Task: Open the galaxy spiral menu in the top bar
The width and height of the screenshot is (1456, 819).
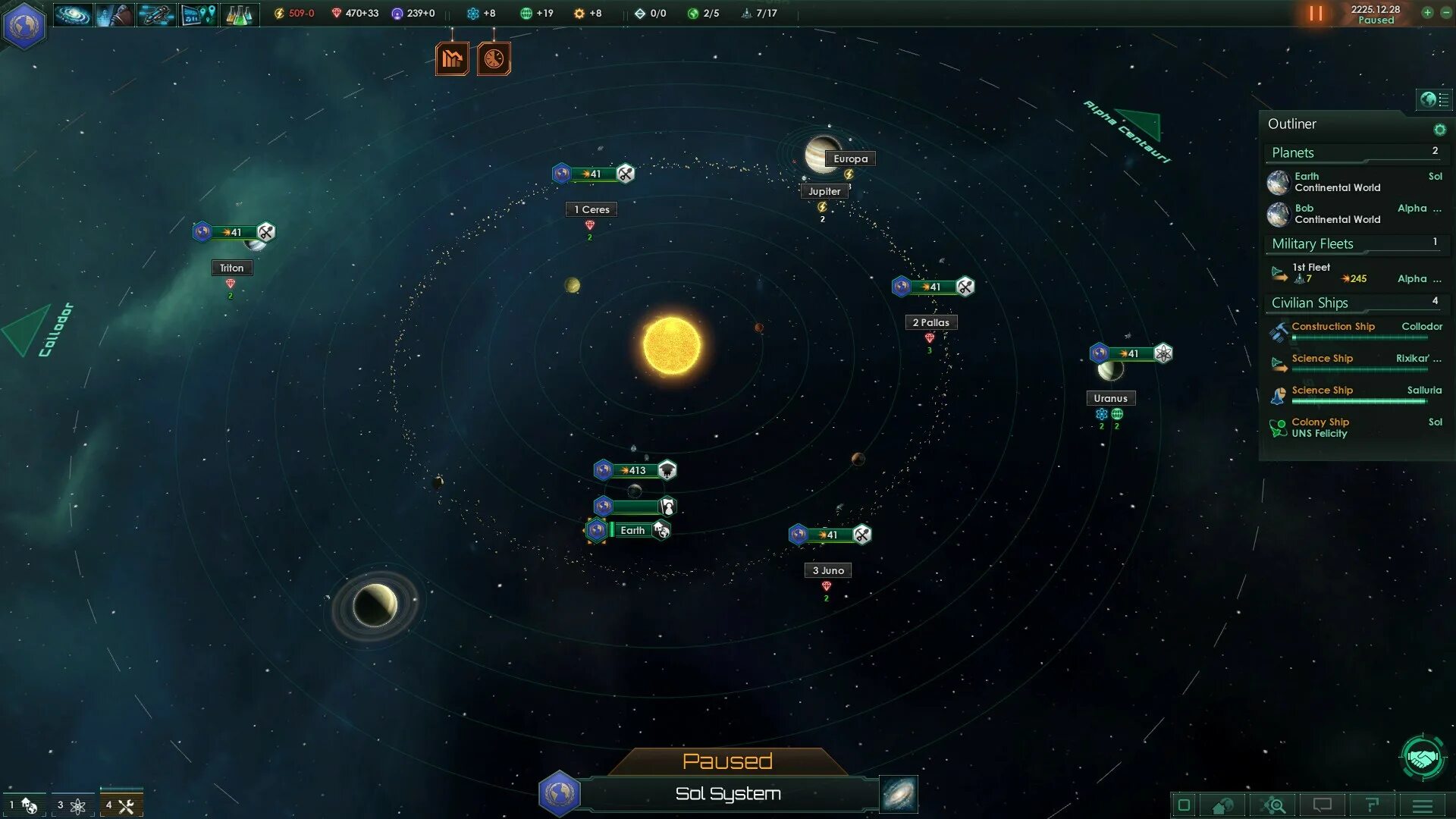Action: click(73, 14)
